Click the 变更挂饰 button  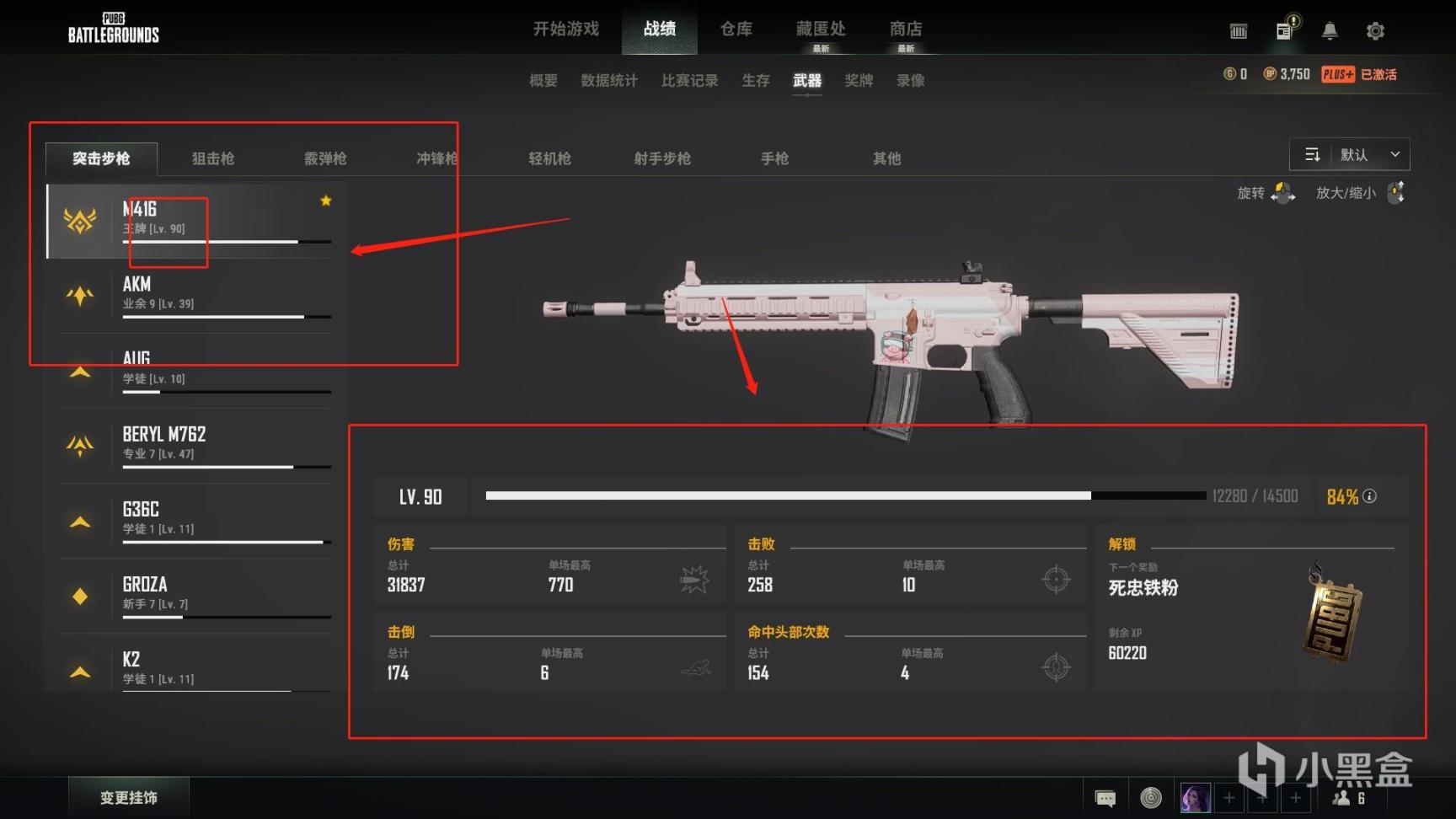[129, 796]
